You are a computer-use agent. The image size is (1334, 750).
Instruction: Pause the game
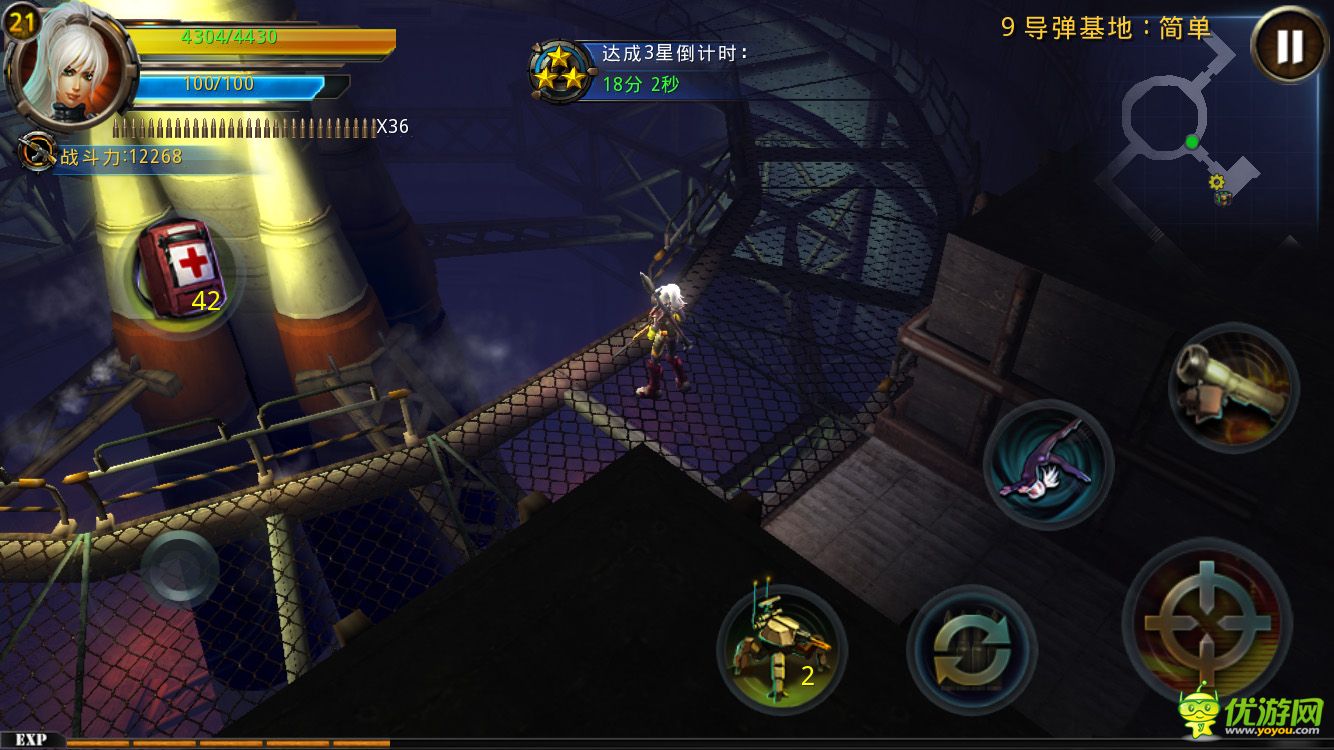pyautogui.click(x=1289, y=46)
